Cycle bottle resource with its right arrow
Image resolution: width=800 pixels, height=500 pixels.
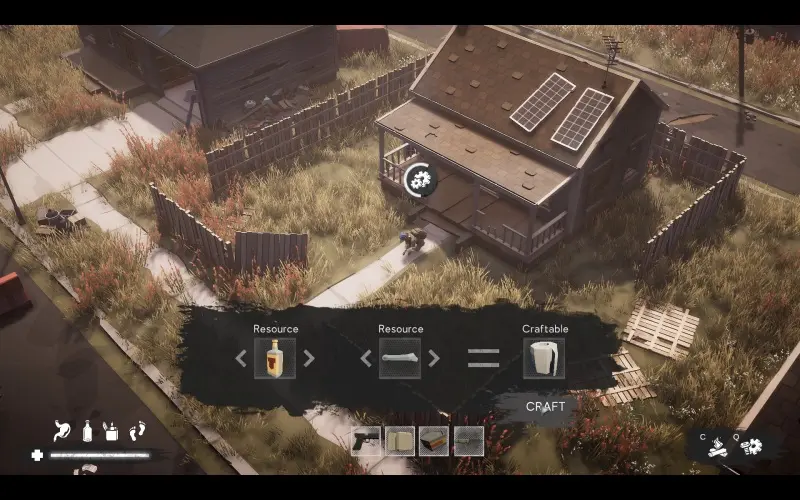click(309, 358)
